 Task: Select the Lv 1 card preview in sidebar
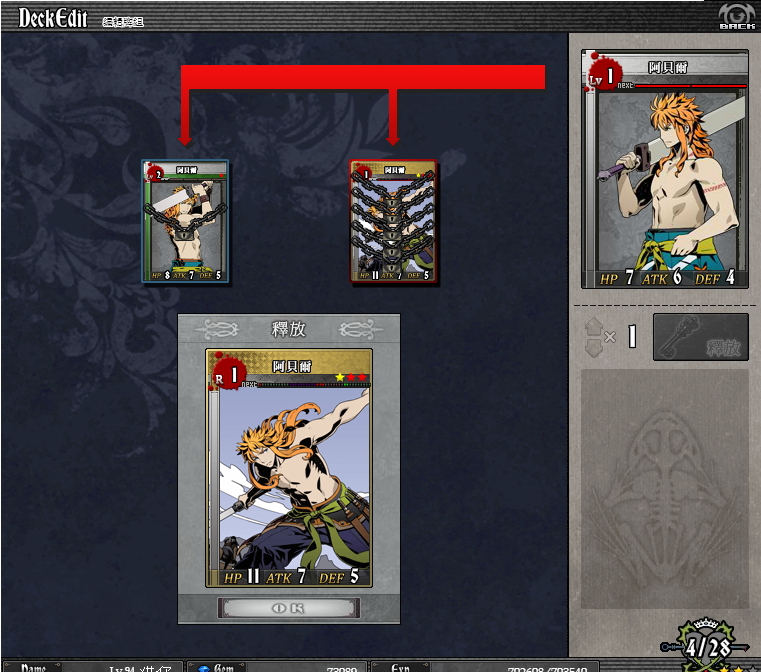(x=665, y=170)
